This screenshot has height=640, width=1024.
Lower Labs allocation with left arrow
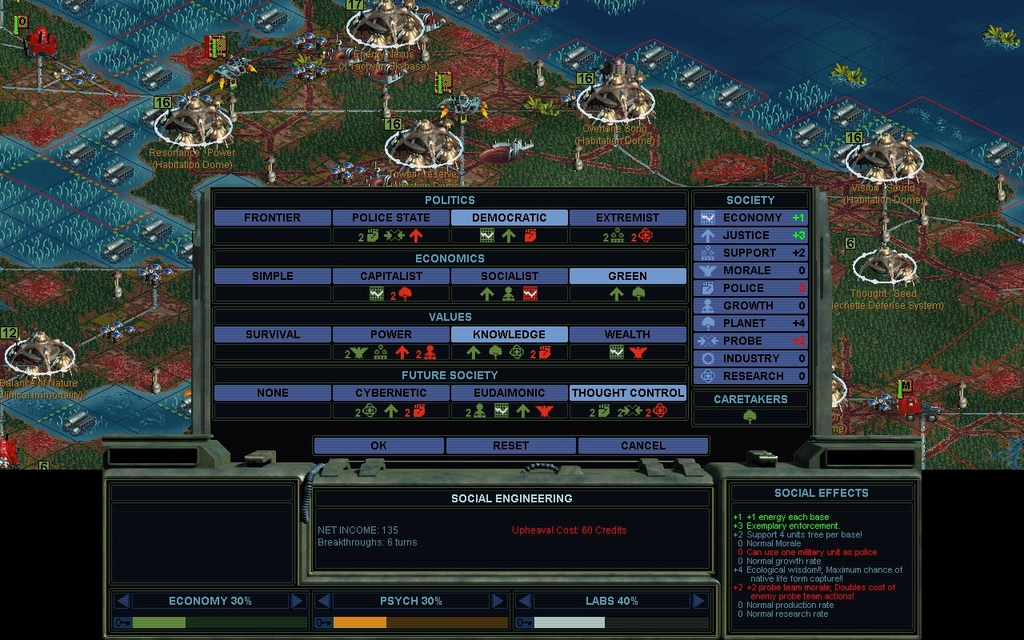coord(523,601)
